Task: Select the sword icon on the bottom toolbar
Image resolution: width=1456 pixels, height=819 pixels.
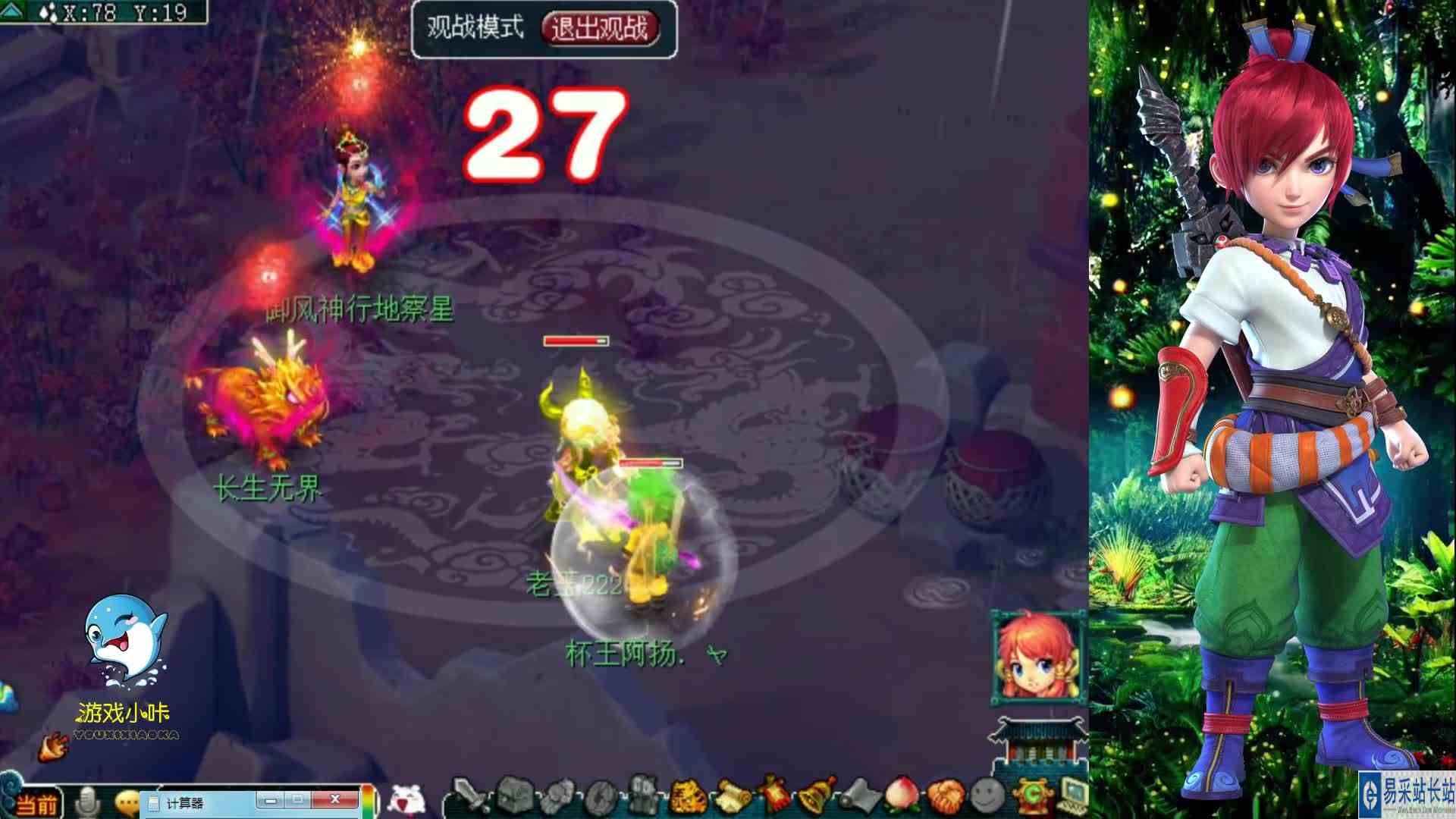Action: pos(472,796)
